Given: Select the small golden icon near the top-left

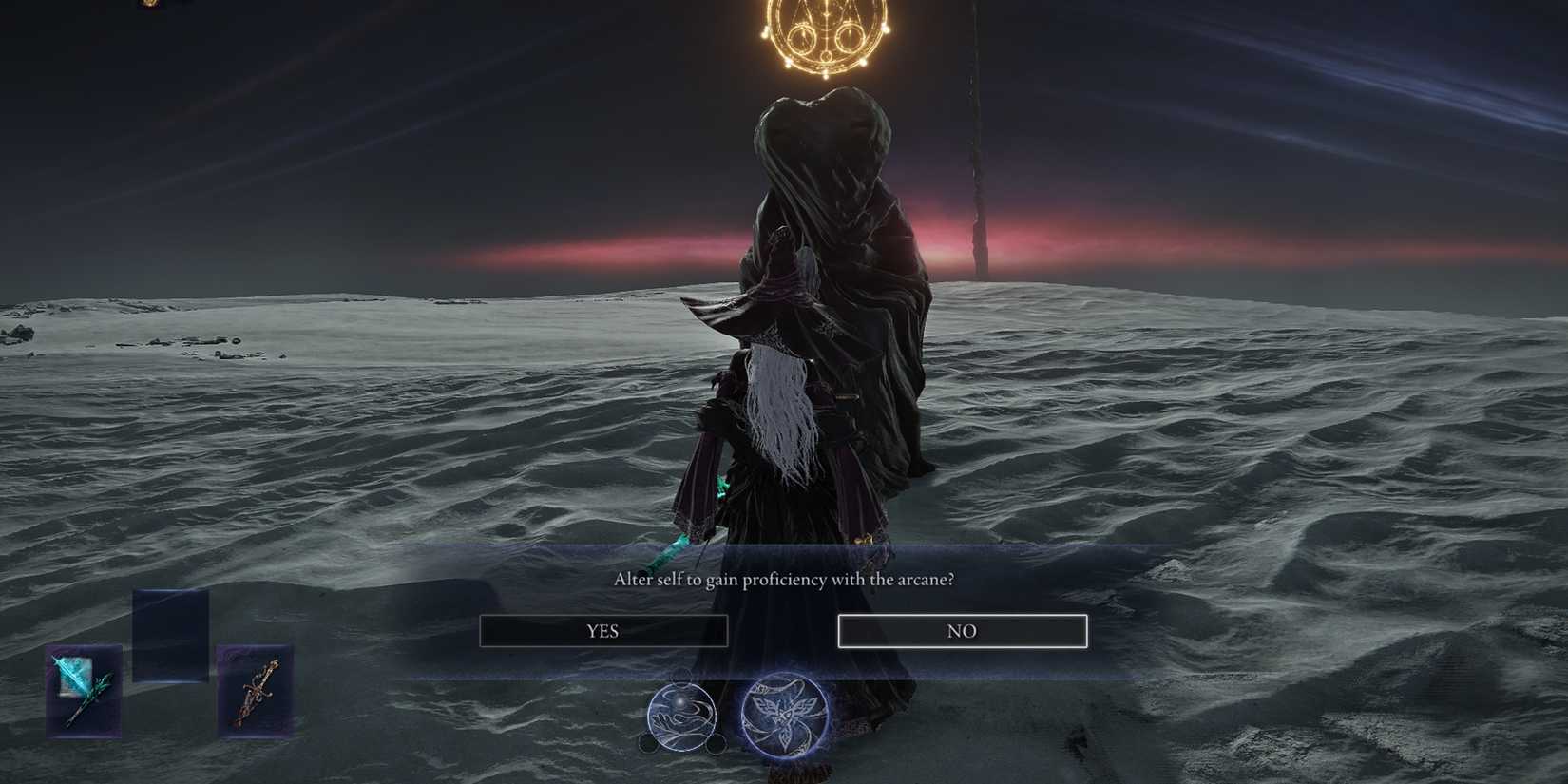Looking at the screenshot, I should click(x=149, y=6).
